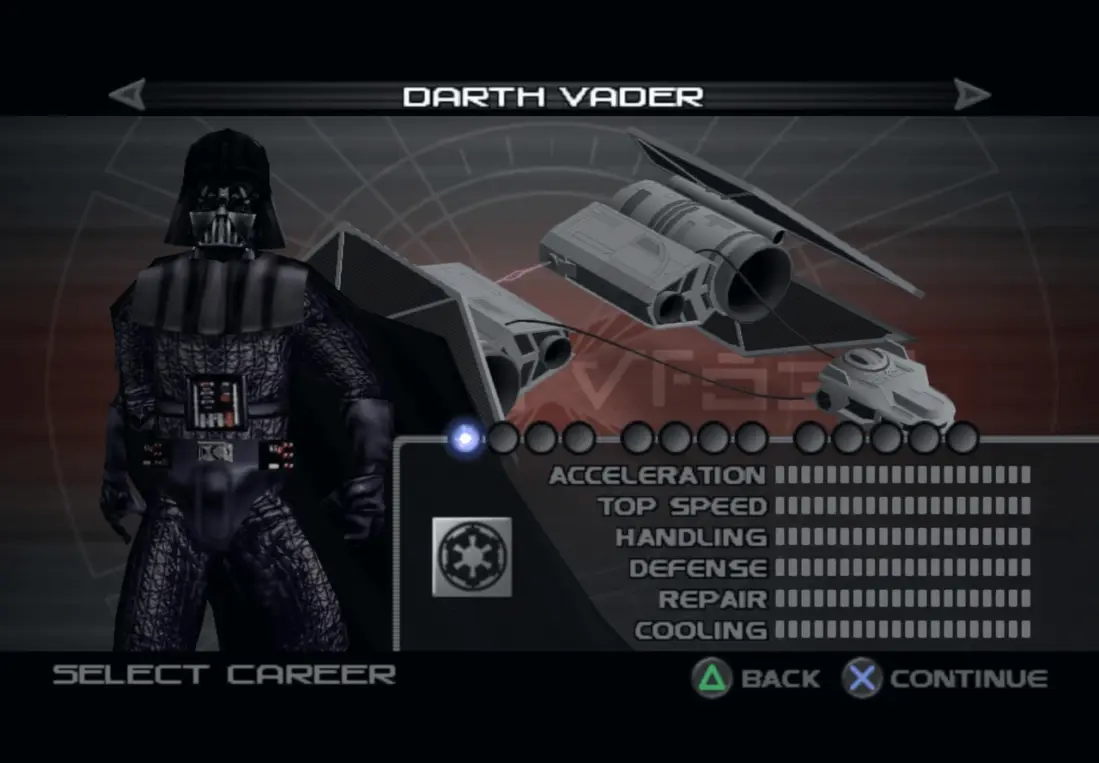Select the next career with the right arrow

(x=971, y=96)
